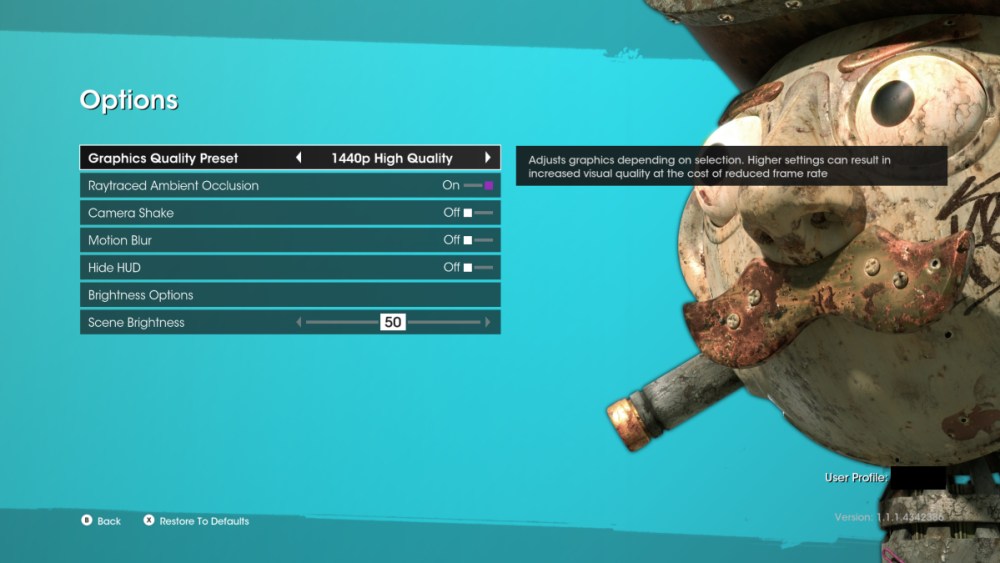Enable the Motion Blur toggle

[x=478, y=240]
